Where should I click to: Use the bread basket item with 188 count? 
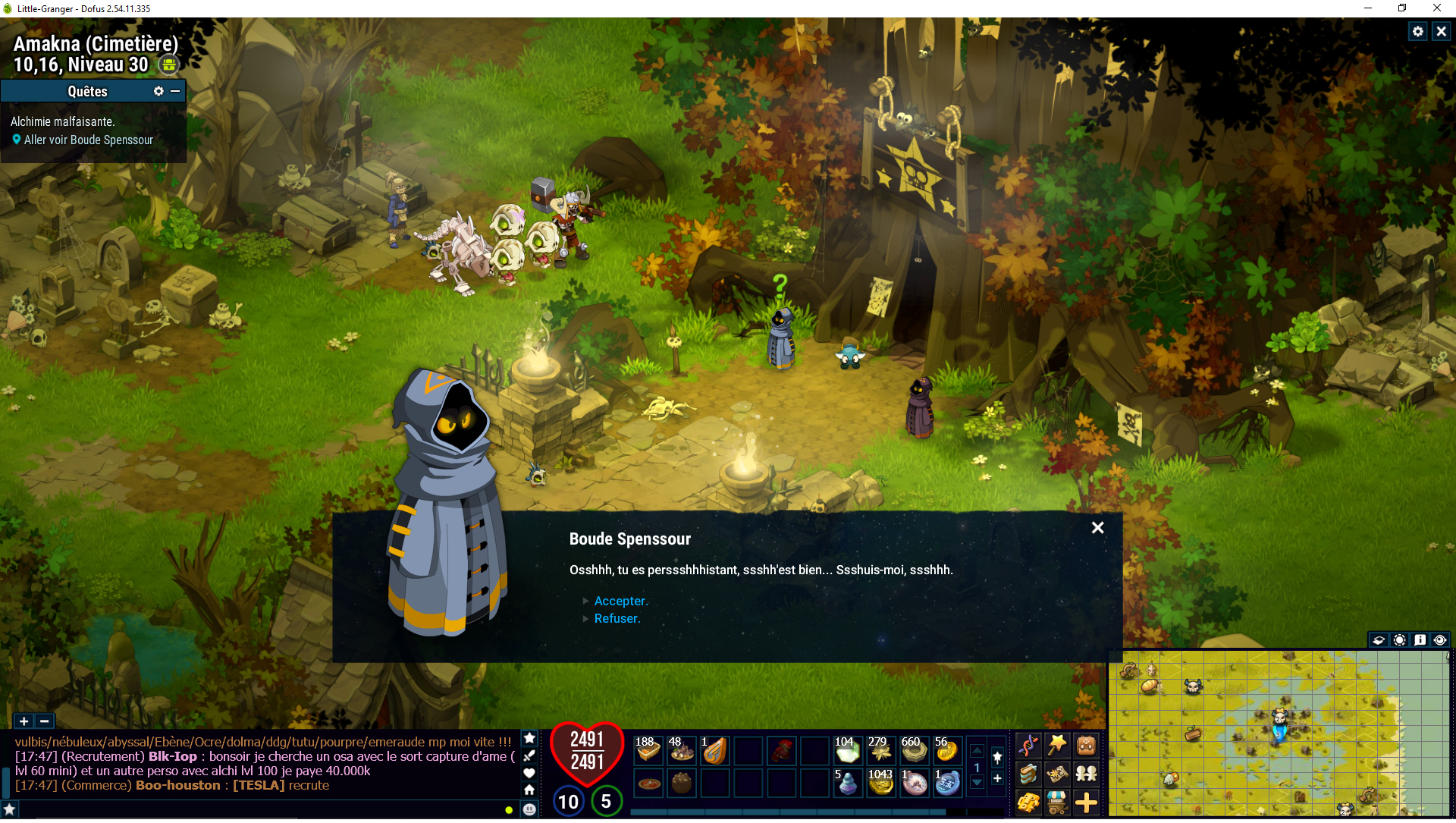pos(648,750)
